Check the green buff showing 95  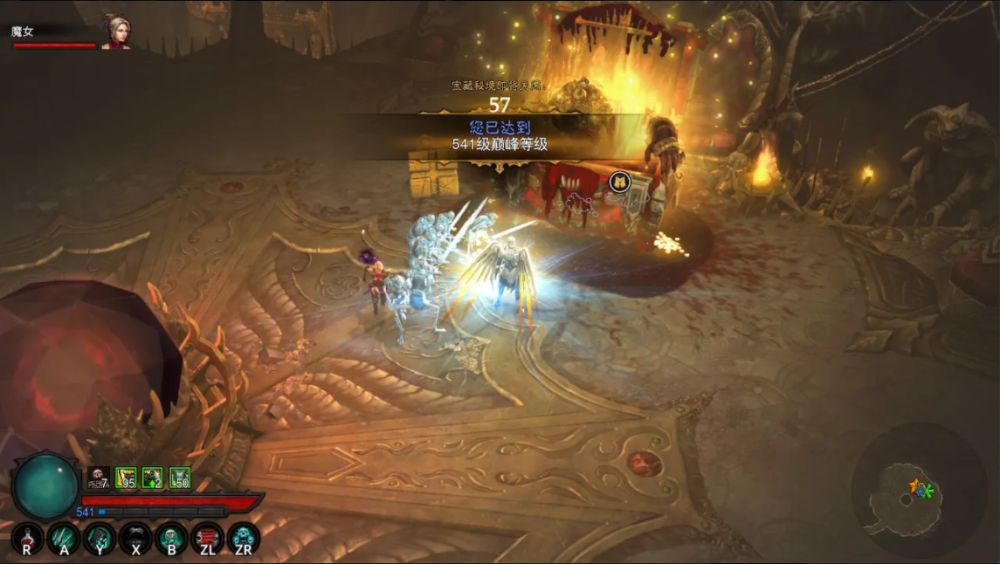(x=126, y=478)
